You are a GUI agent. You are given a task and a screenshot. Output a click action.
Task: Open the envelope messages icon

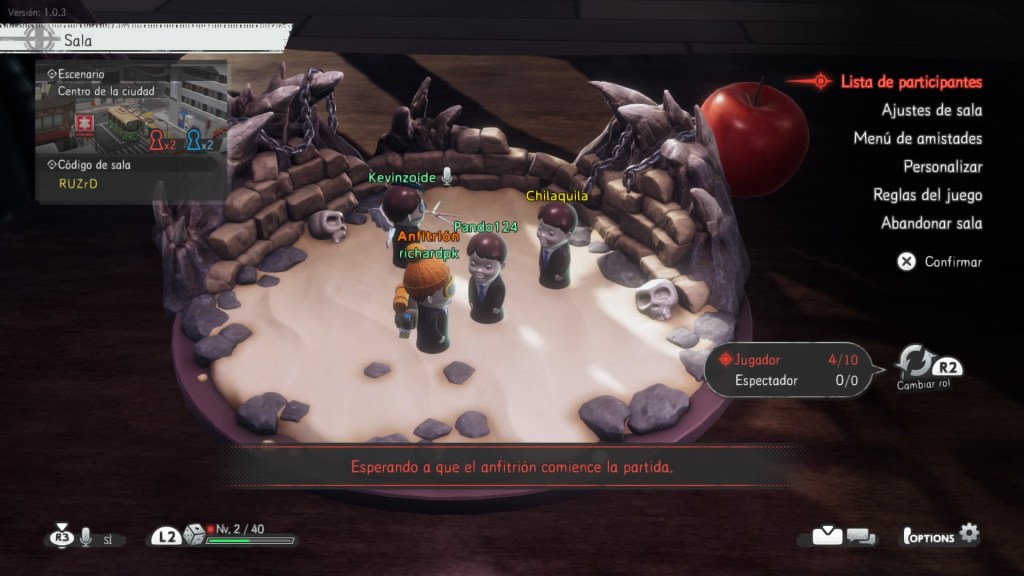coord(827,536)
